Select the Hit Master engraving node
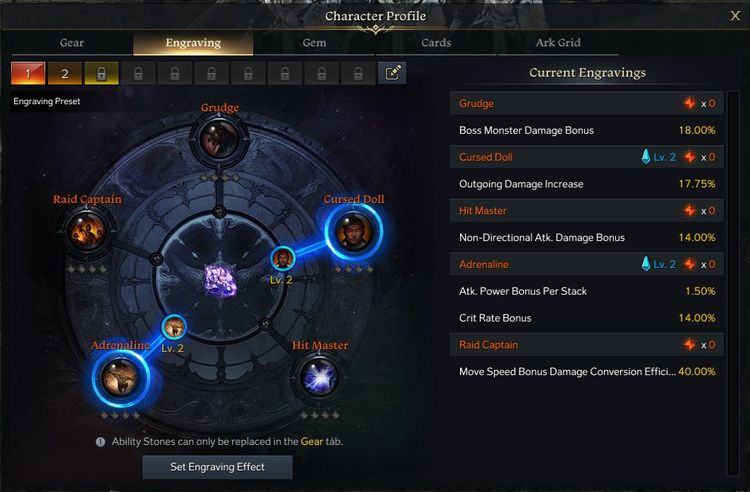750x492 pixels. [320, 379]
